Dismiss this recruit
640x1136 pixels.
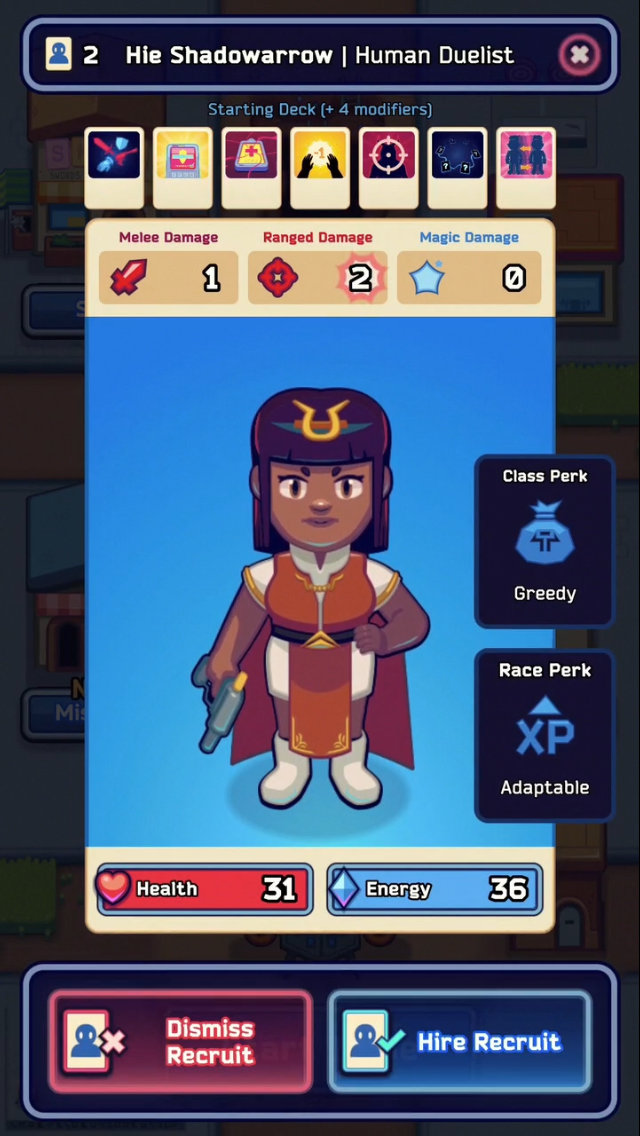point(180,1041)
